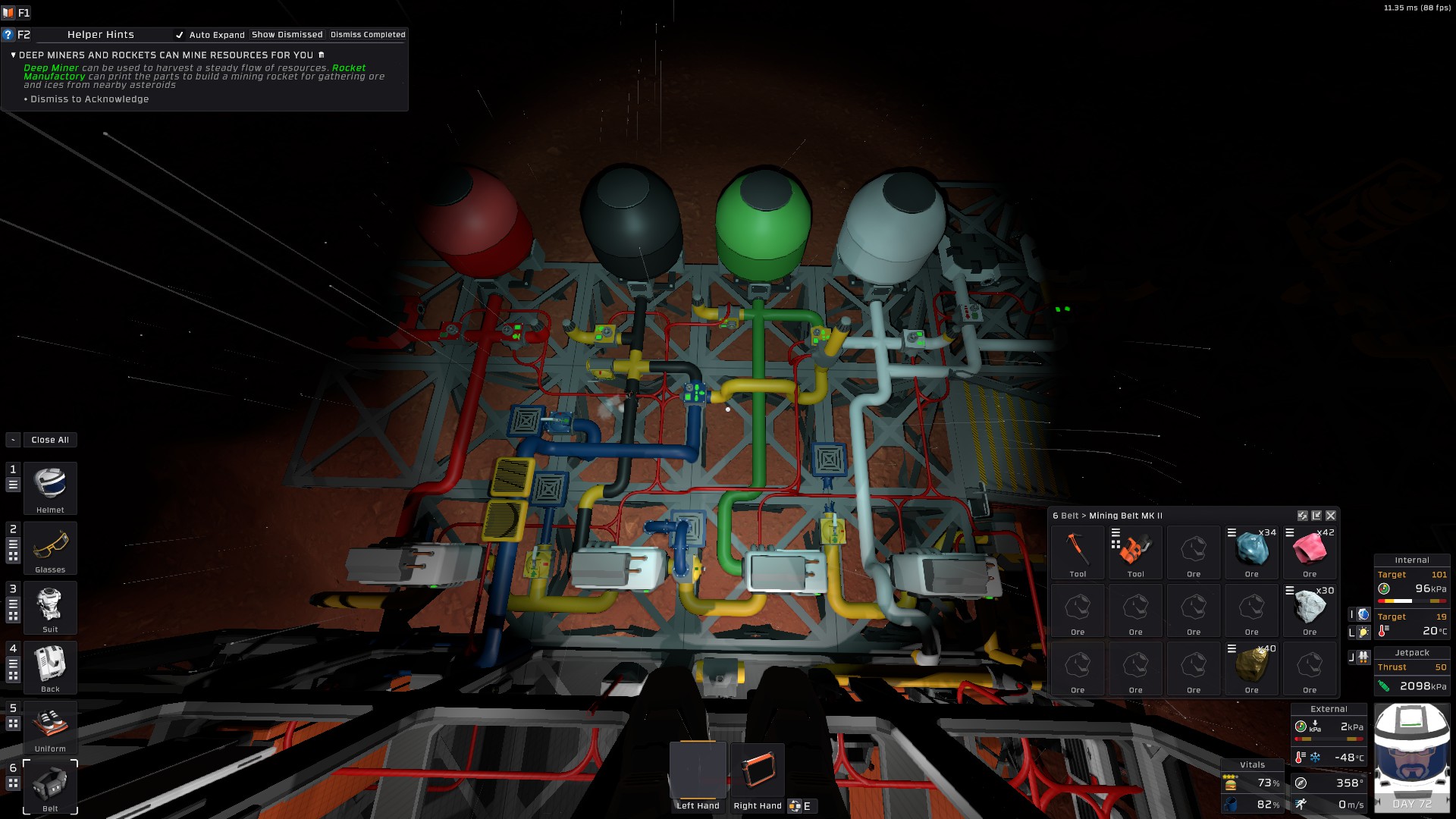The image size is (1456, 819).
Task: Choose the Uniform equipment slot
Action: coord(50,726)
